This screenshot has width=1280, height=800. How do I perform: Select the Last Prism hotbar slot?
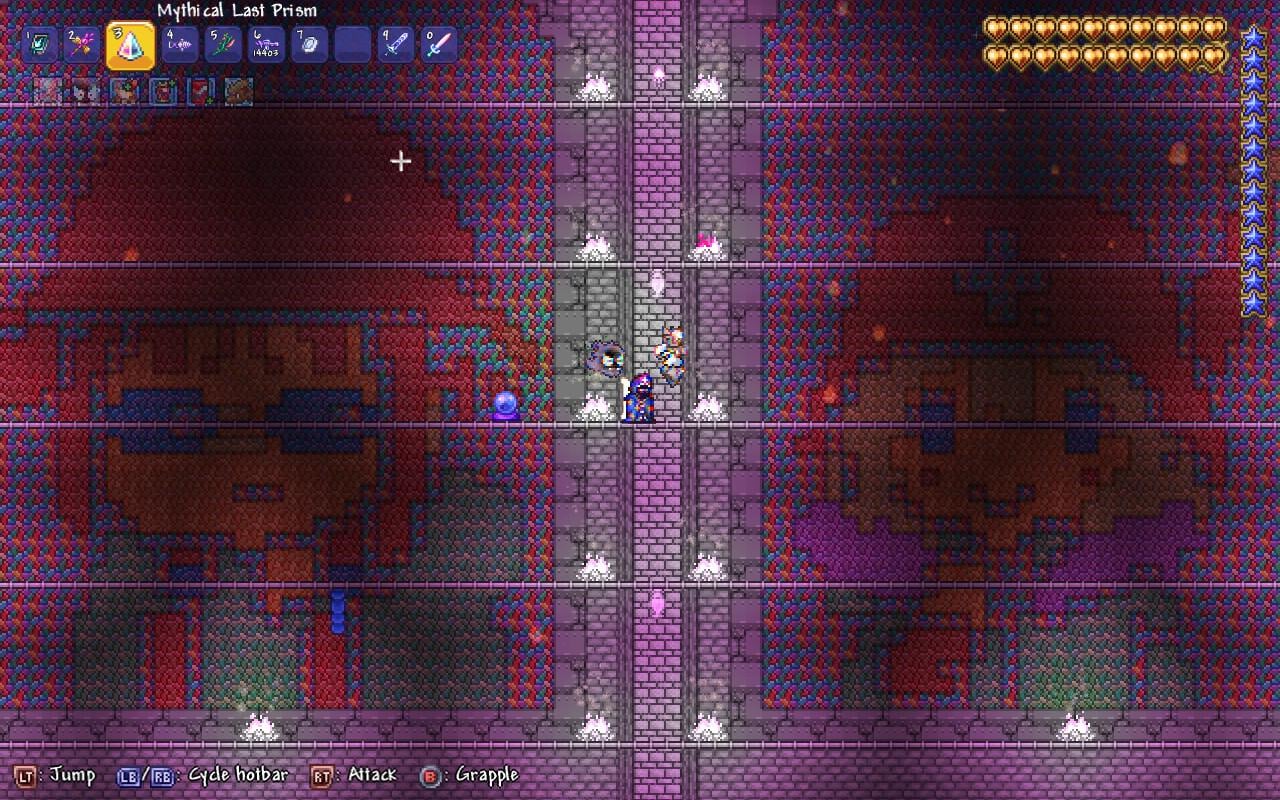click(130, 46)
